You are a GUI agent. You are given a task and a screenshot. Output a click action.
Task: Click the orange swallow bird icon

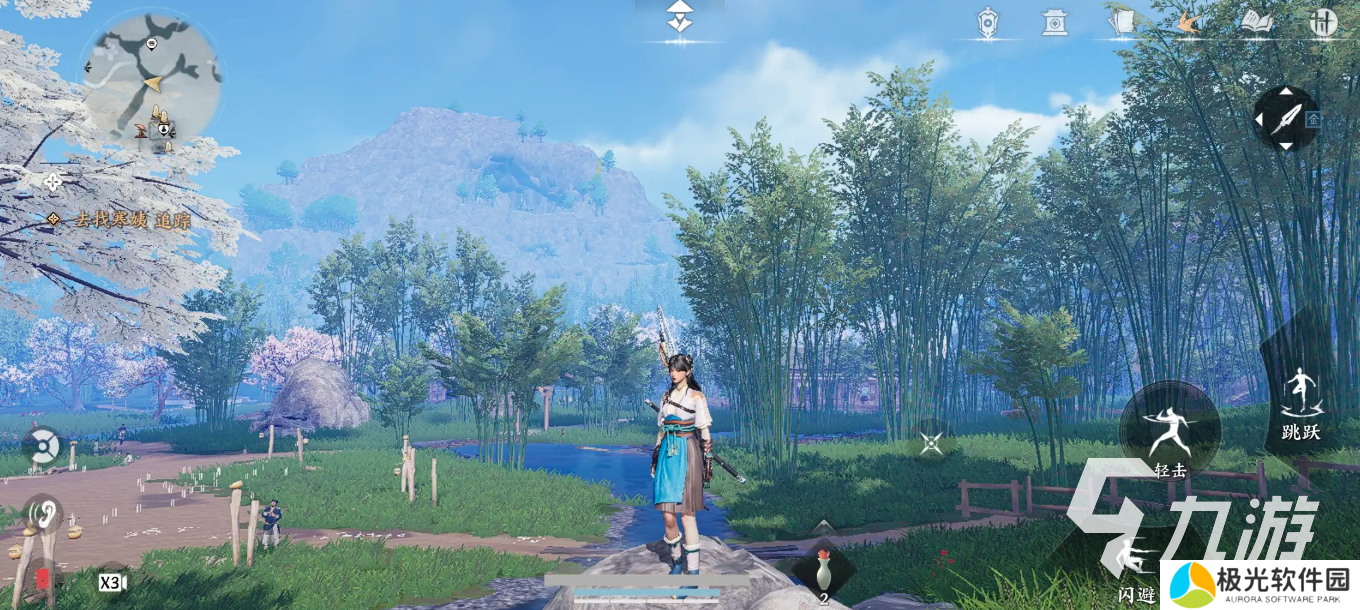point(1188,23)
